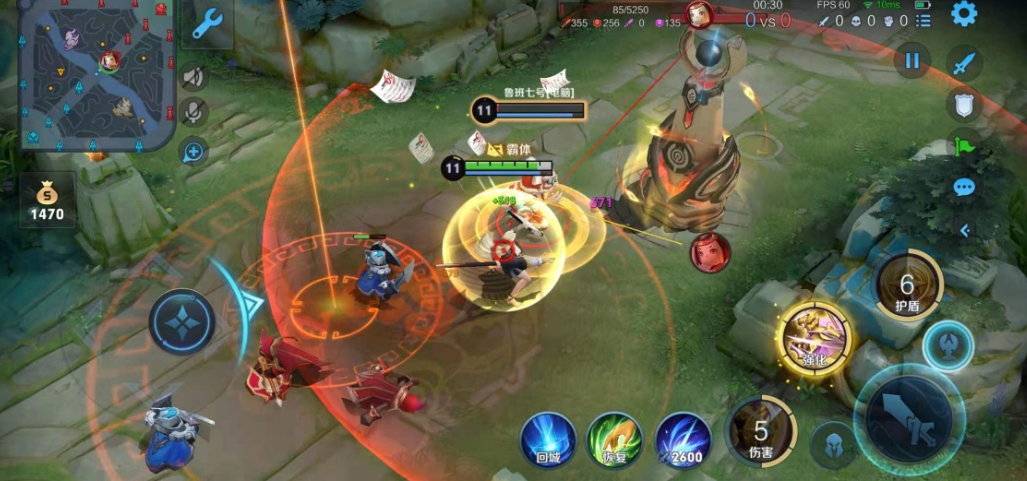Click the blue wrench tool icon
Screen dimensions: 1027x481
[x=207, y=24]
